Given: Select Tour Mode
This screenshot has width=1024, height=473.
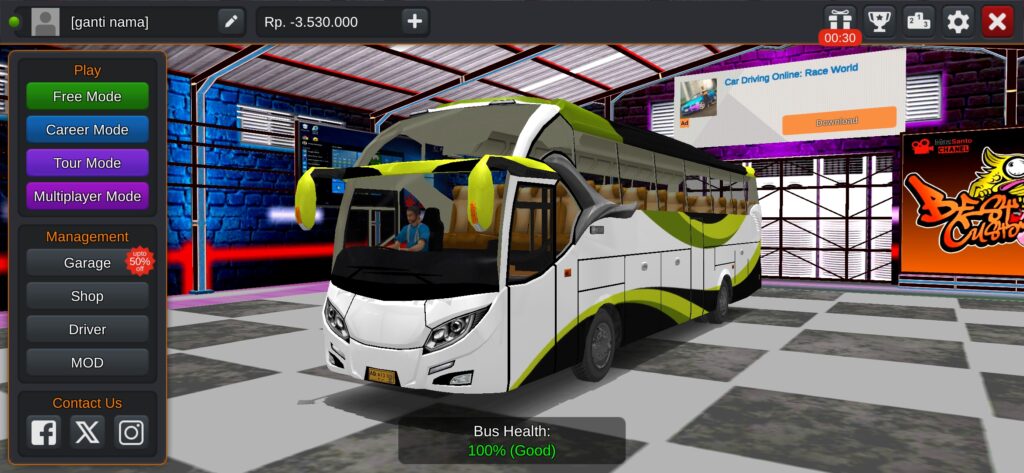Looking at the screenshot, I should click(87, 163).
